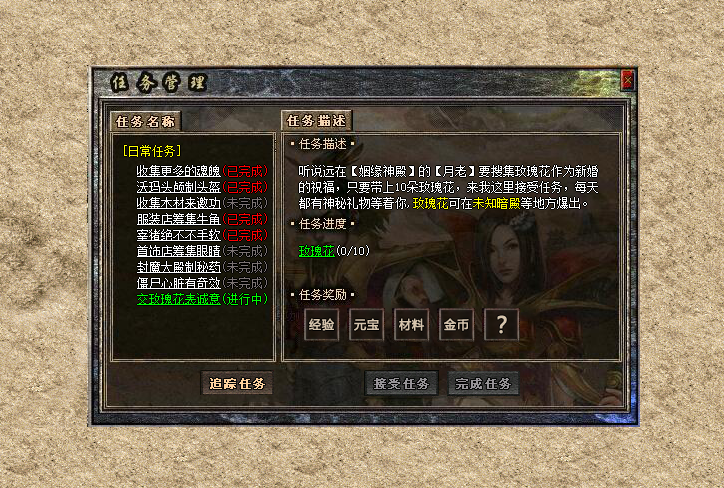Select in-progress quest 交玫瑰花表诚意
The height and width of the screenshot is (488, 724).
pos(178,299)
